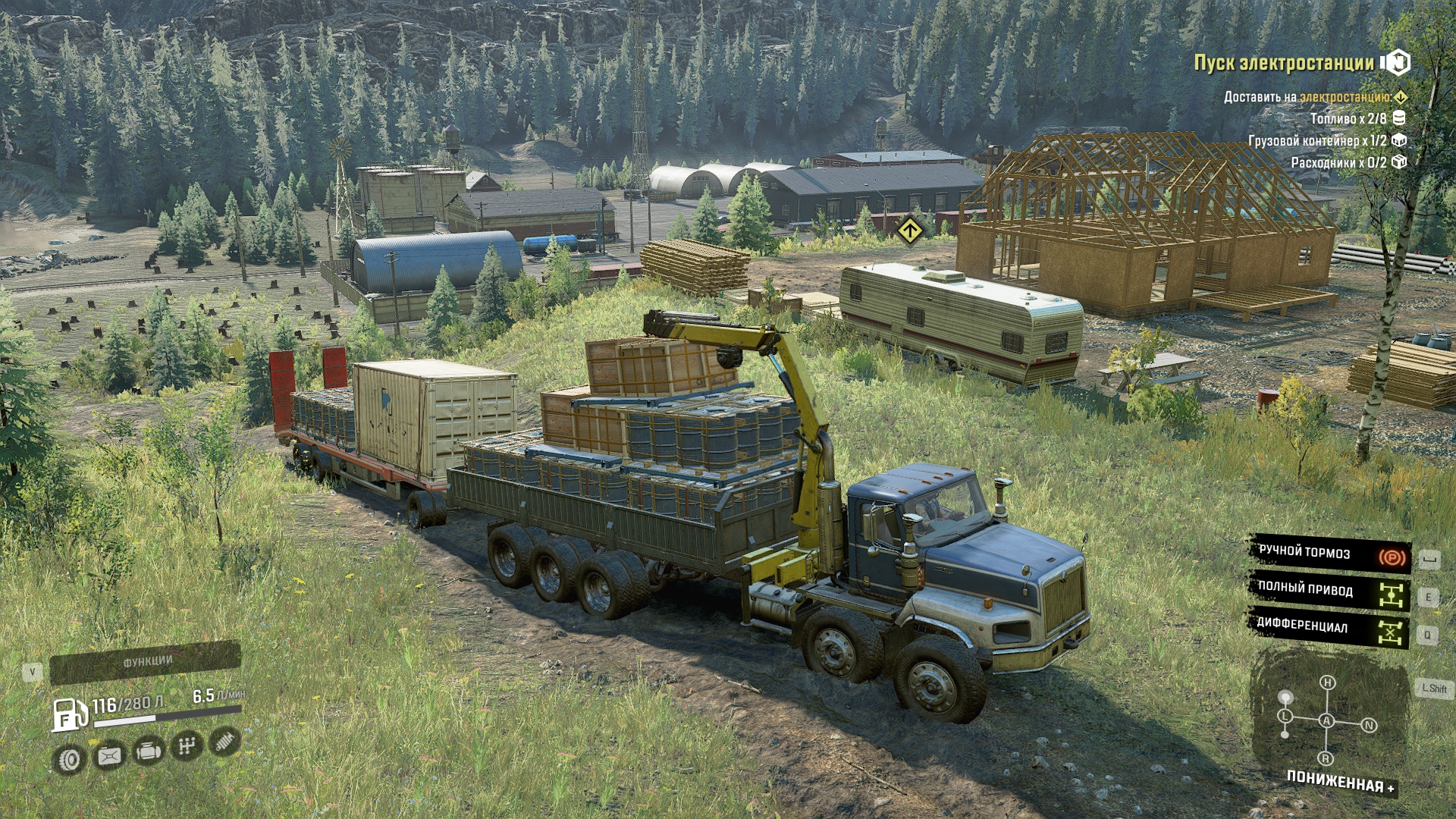Select the L low gear

(1285, 716)
